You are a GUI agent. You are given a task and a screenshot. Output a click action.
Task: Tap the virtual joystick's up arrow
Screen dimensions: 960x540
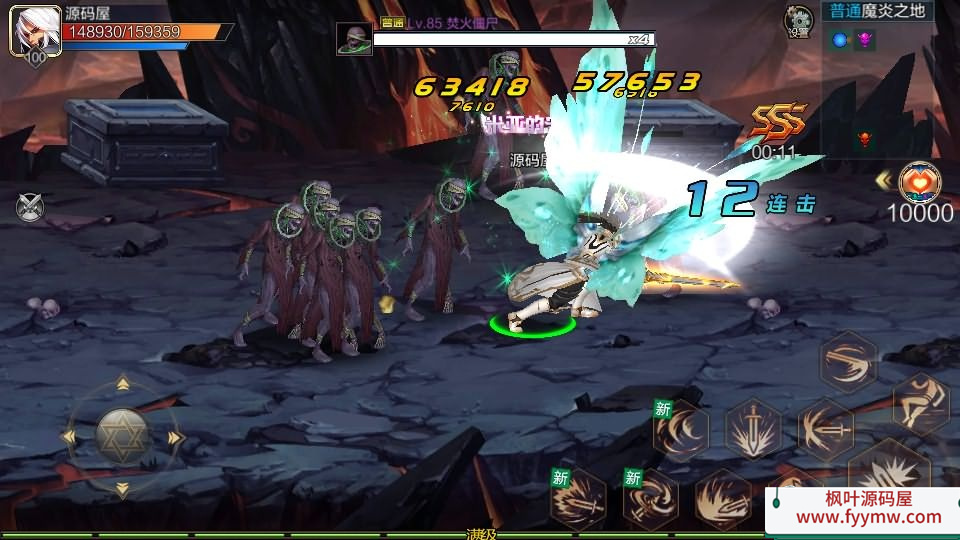coord(122,384)
